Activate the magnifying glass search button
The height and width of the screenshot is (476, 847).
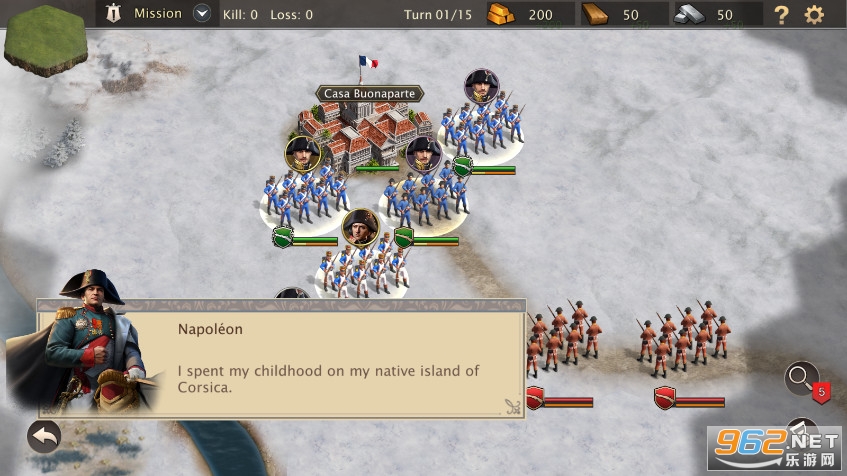pos(801,377)
